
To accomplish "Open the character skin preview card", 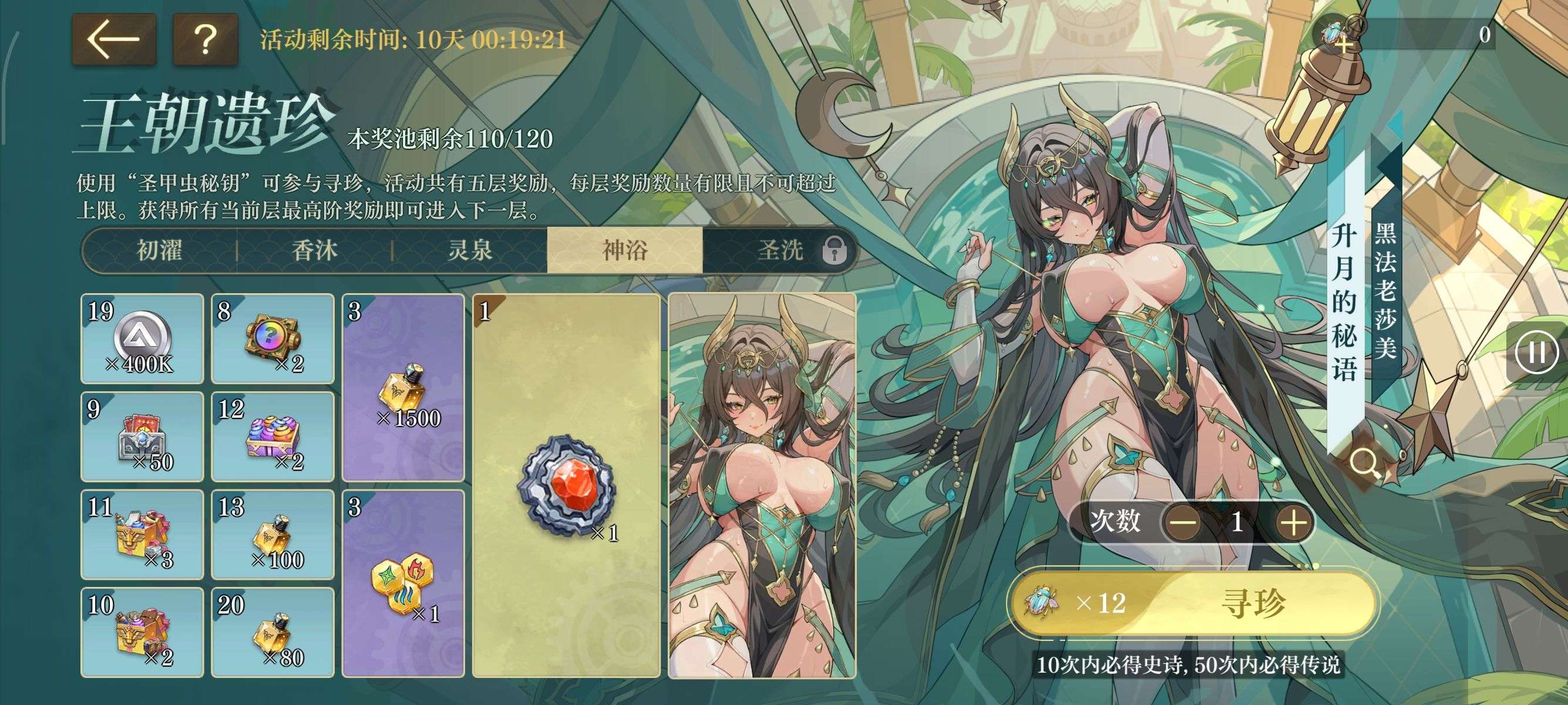I will coord(762,485).
